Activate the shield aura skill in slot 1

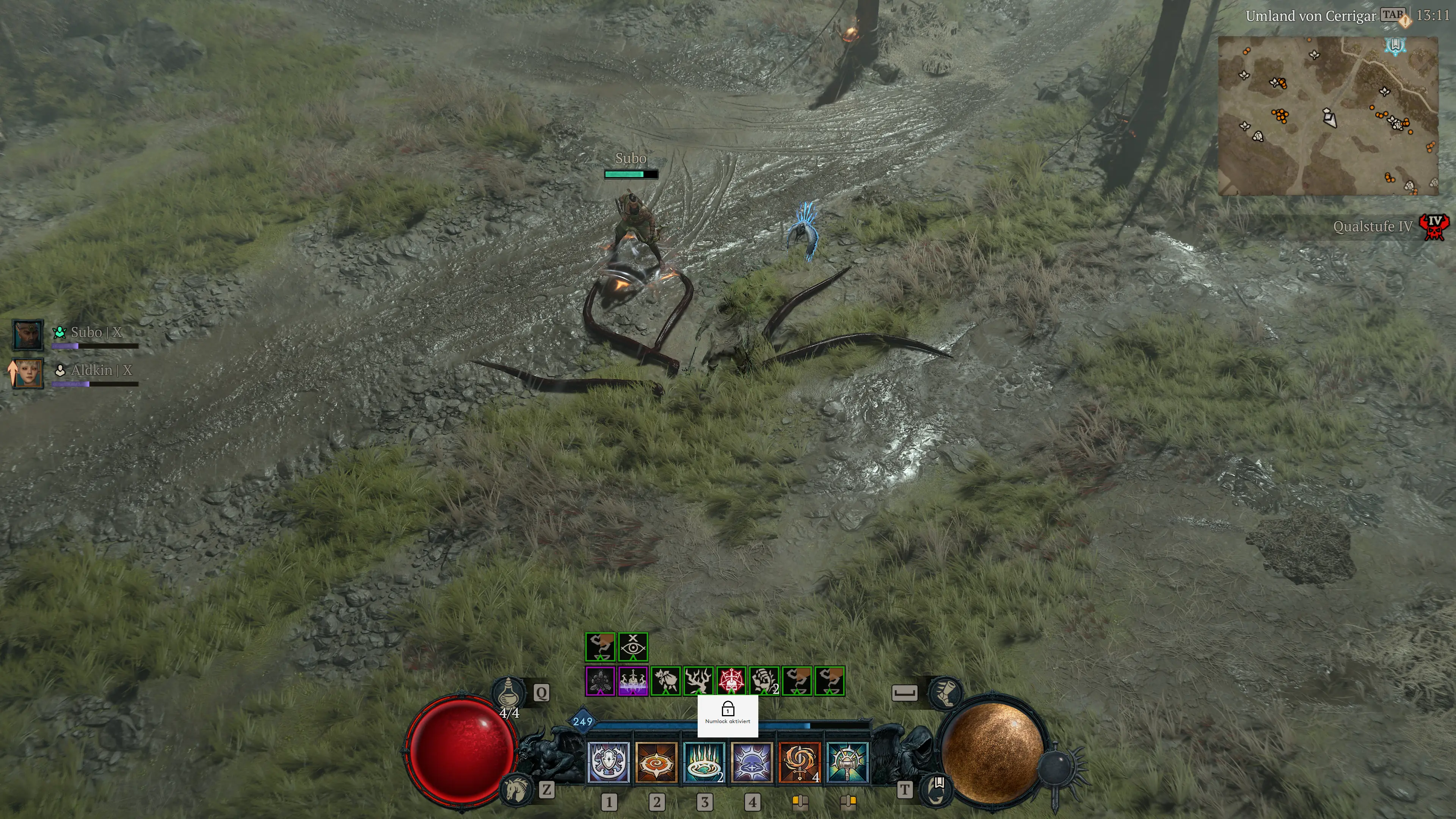(x=608, y=763)
